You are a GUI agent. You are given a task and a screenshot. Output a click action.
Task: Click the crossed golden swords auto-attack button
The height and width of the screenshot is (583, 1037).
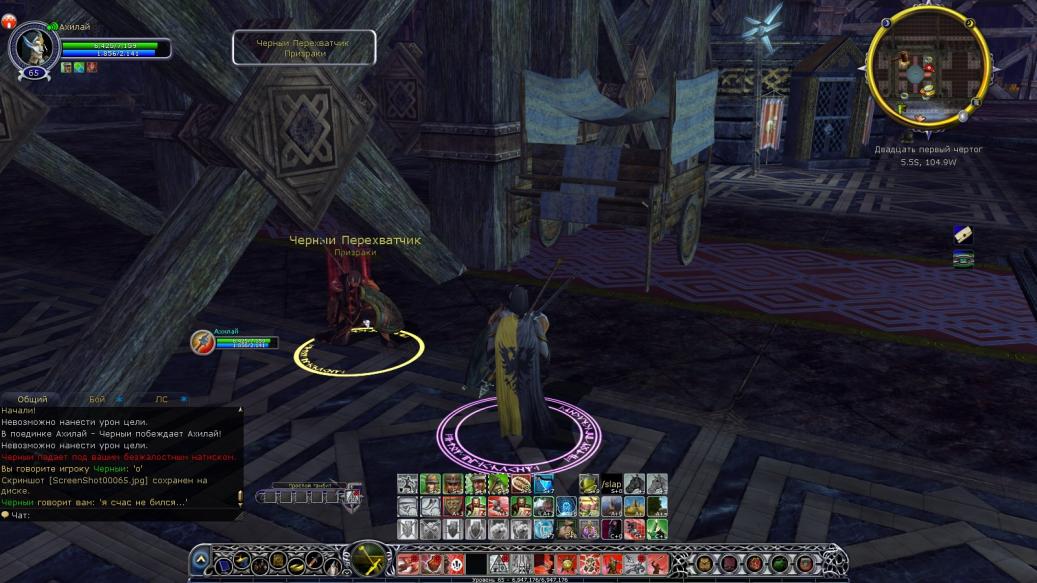[x=368, y=559]
